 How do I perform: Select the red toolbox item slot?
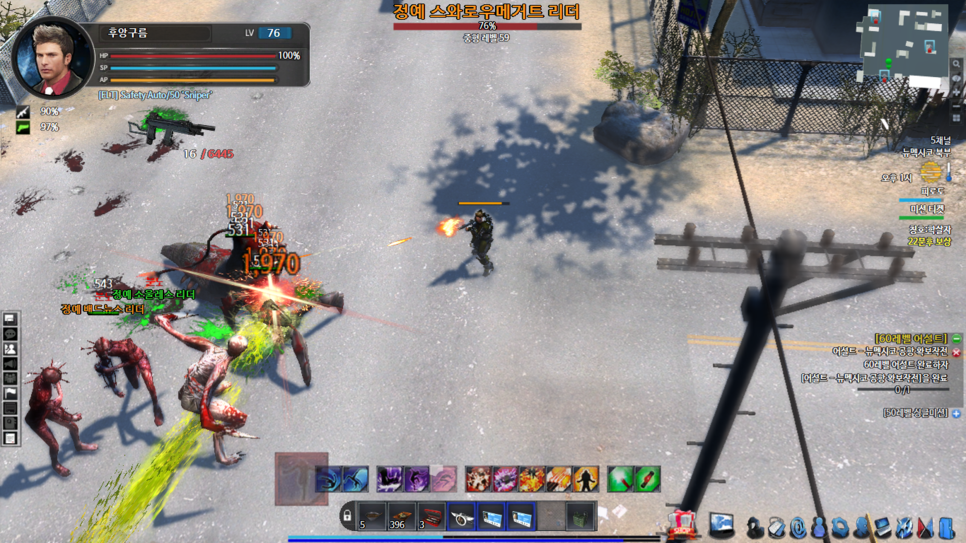coord(431,517)
